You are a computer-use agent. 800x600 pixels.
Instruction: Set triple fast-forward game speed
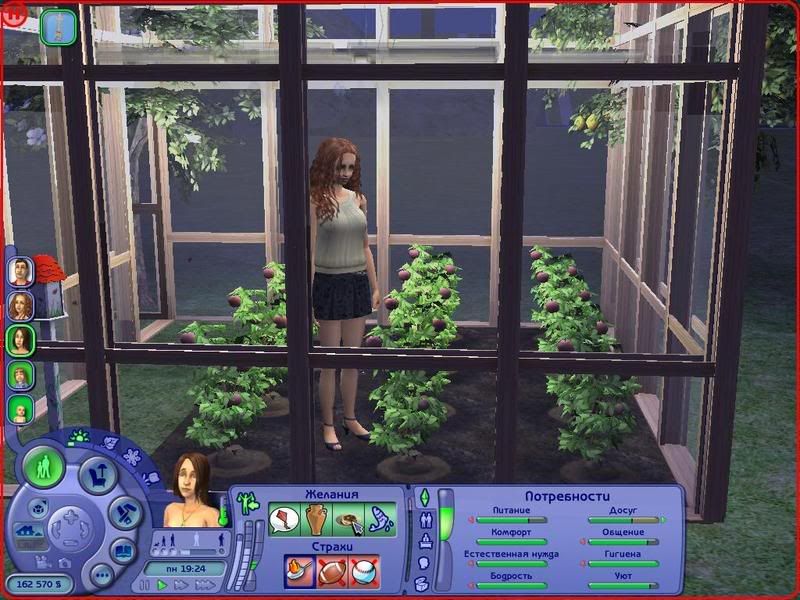pyautogui.click(x=204, y=584)
